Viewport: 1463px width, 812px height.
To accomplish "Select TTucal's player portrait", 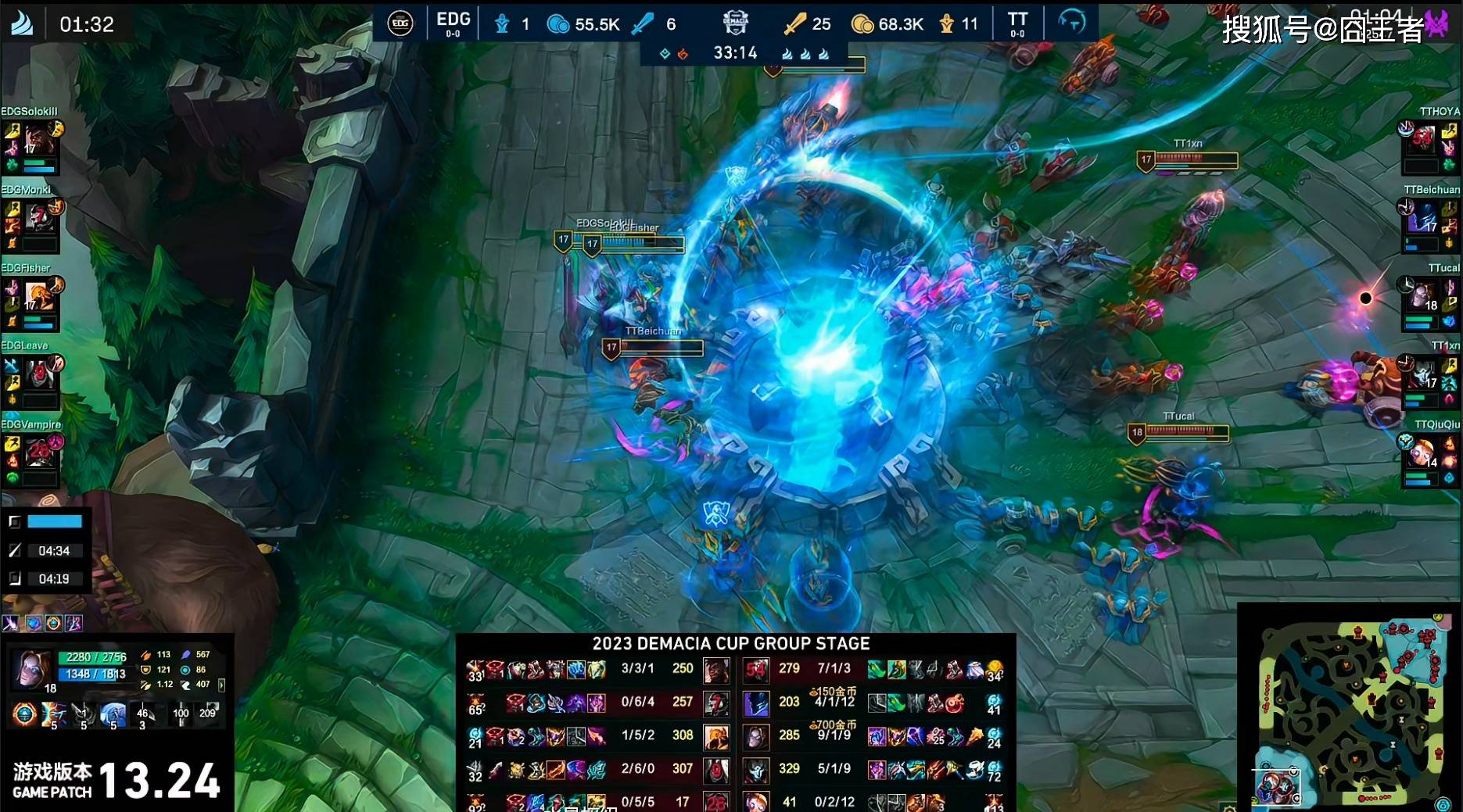I will [x=1423, y=297].
